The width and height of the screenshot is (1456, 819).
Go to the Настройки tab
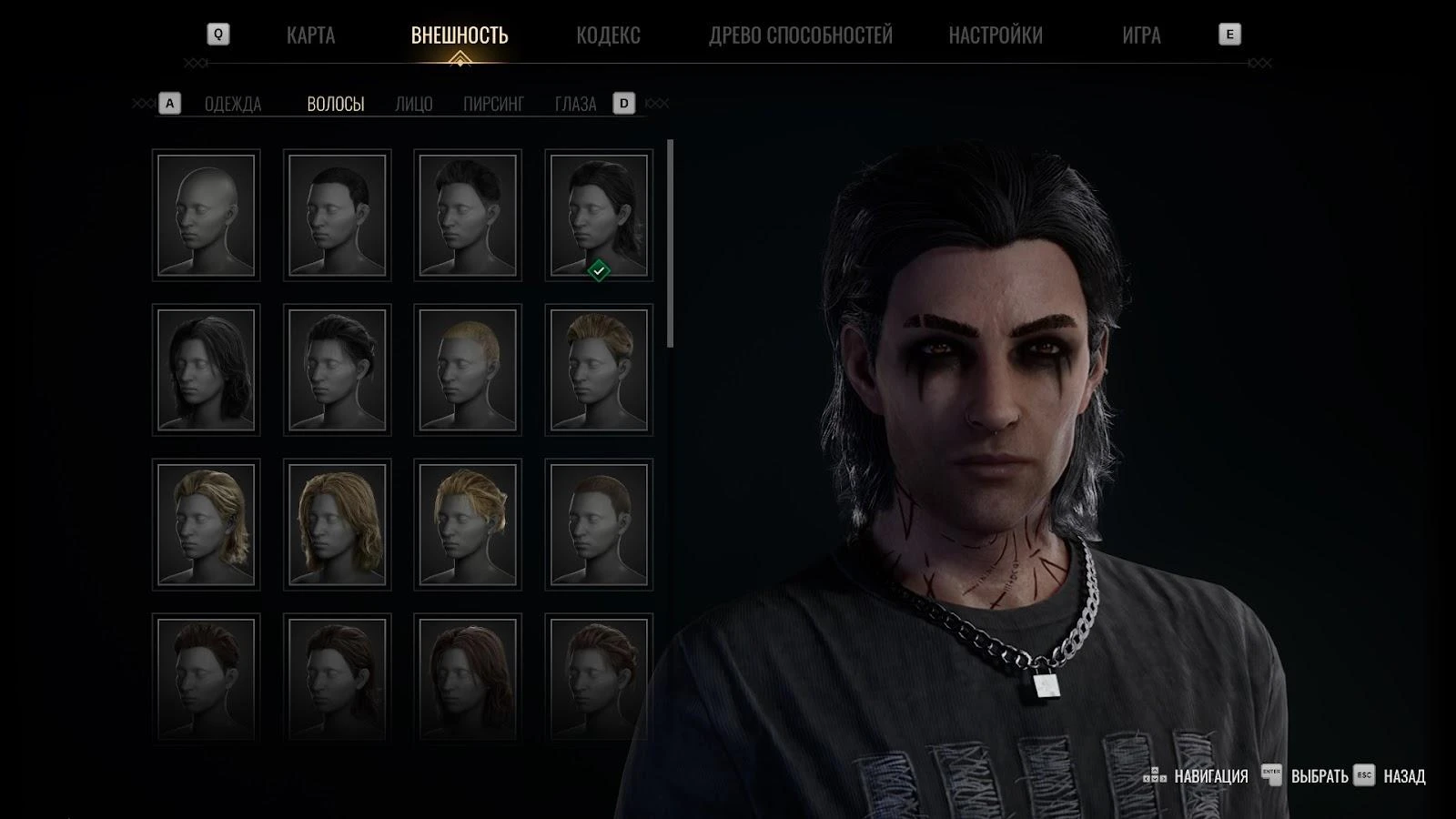[996, 35]
